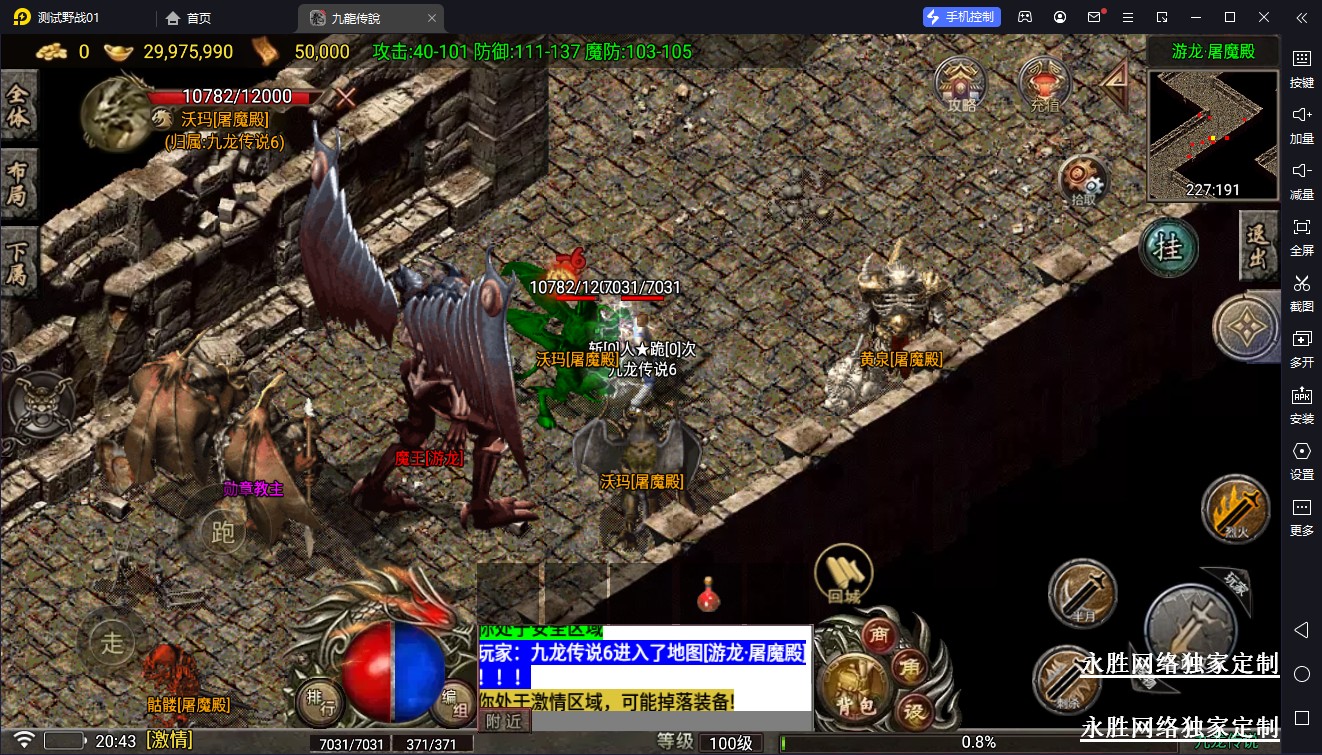This screenshot has width=1322, height=755.
Task: Open the 攻略 strategy guide
Action: tap(961, 84)
